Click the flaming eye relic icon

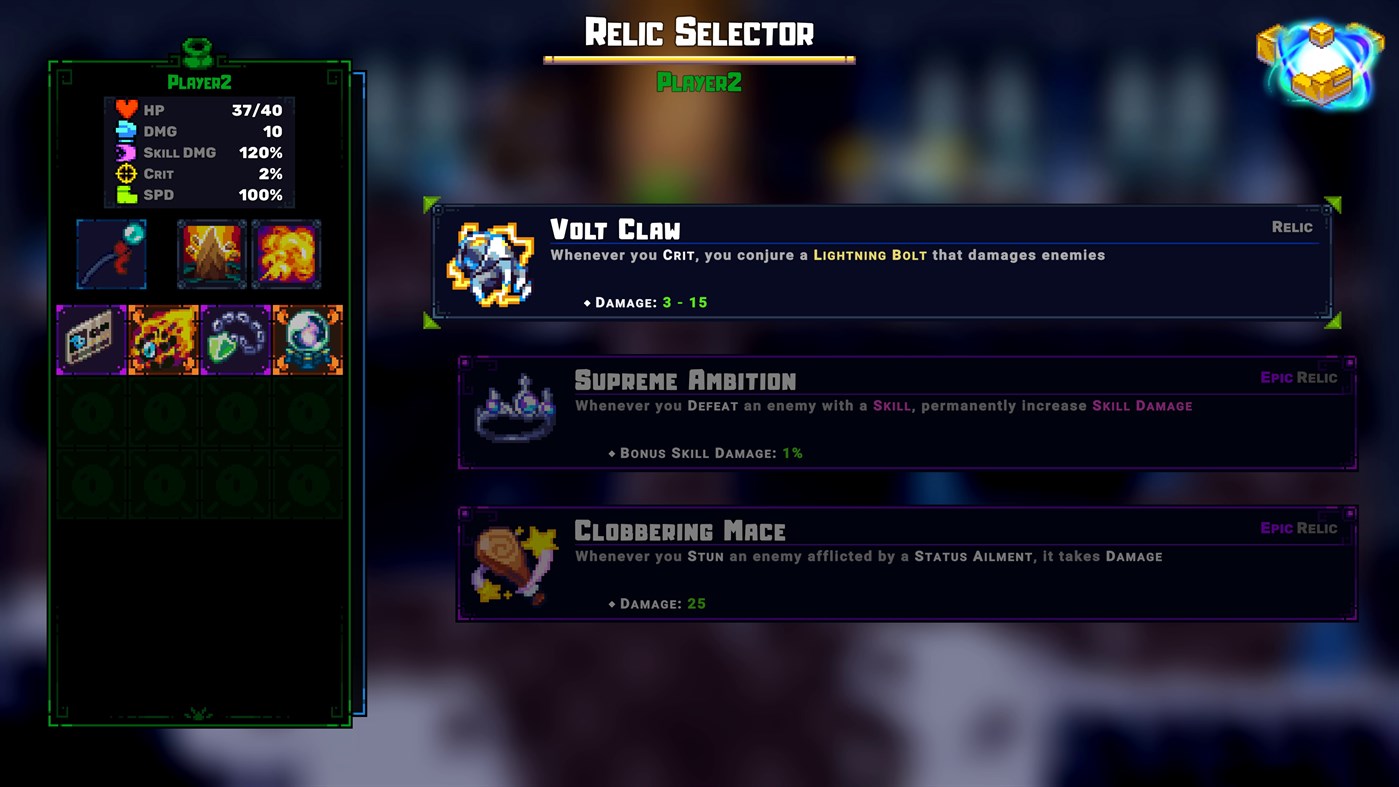pos(163,339)
